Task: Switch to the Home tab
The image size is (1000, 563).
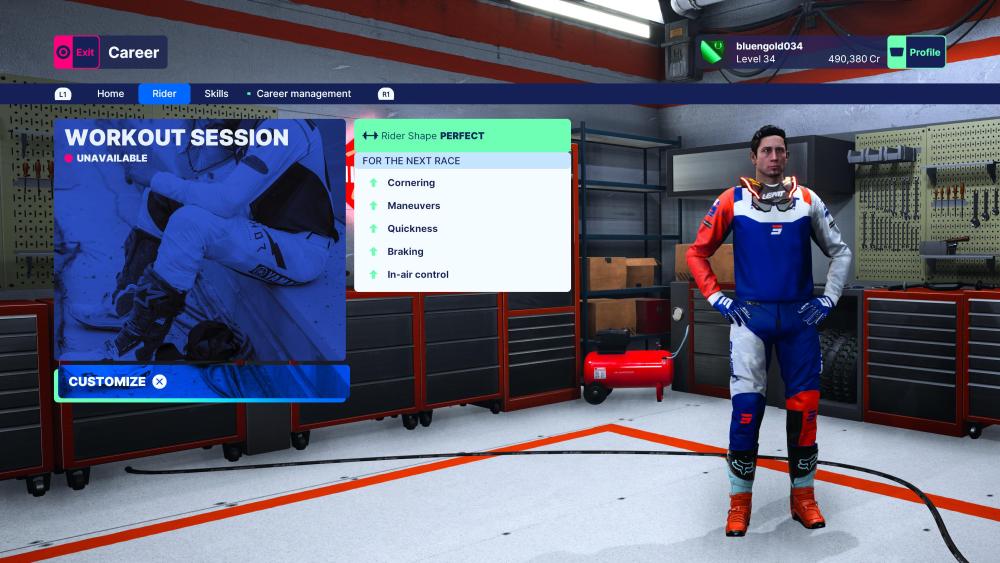Action: pos(110,94)
